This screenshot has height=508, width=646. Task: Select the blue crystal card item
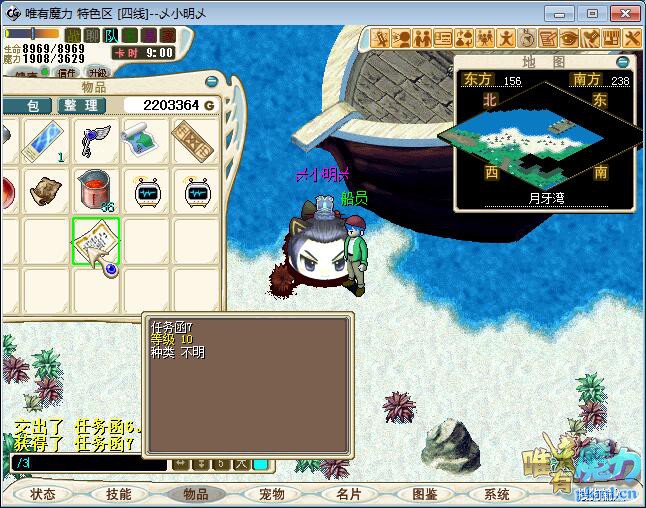click(45, 141)
